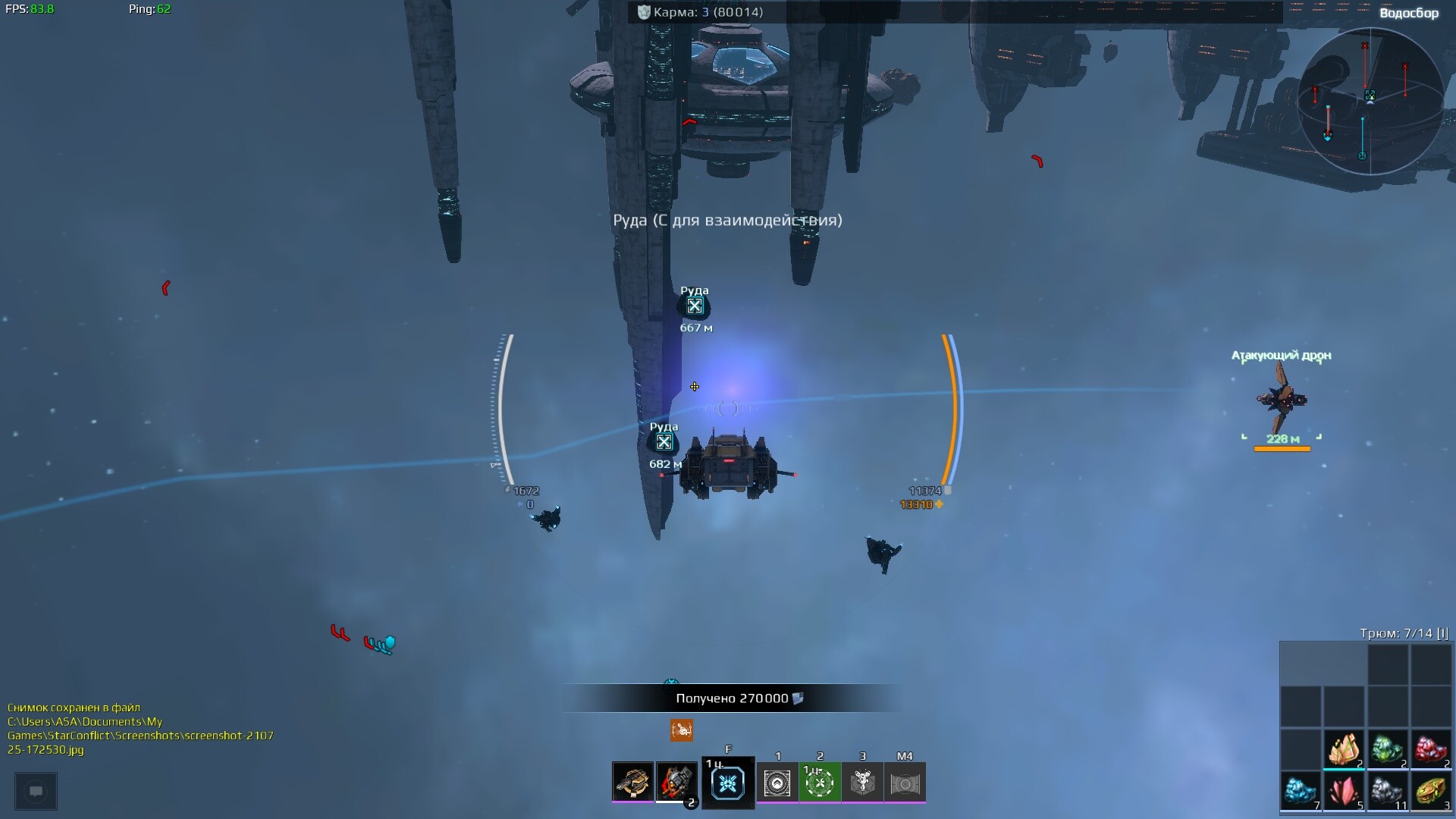Activate the M4 barrier module
Screen dimensions: 1456x819
(x=905, y=783)
